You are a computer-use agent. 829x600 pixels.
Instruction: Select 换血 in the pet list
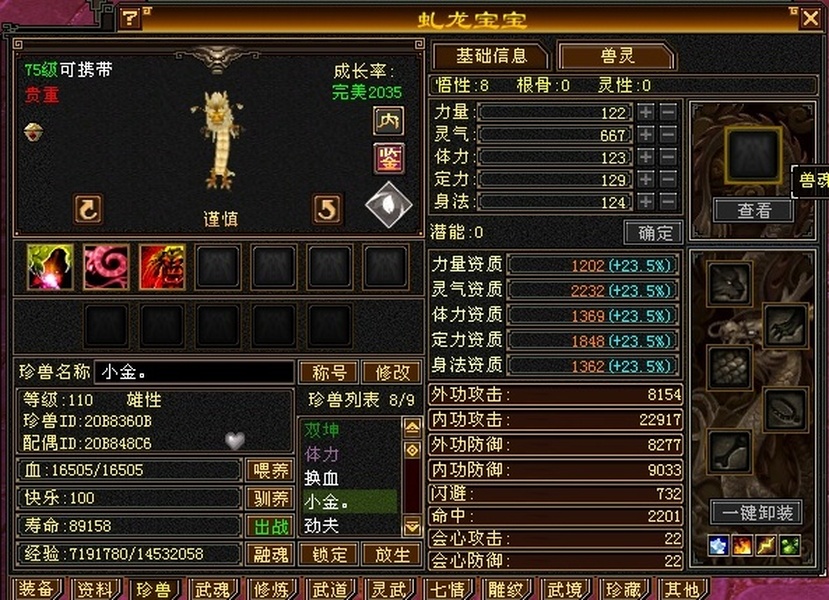pos(322,478)
